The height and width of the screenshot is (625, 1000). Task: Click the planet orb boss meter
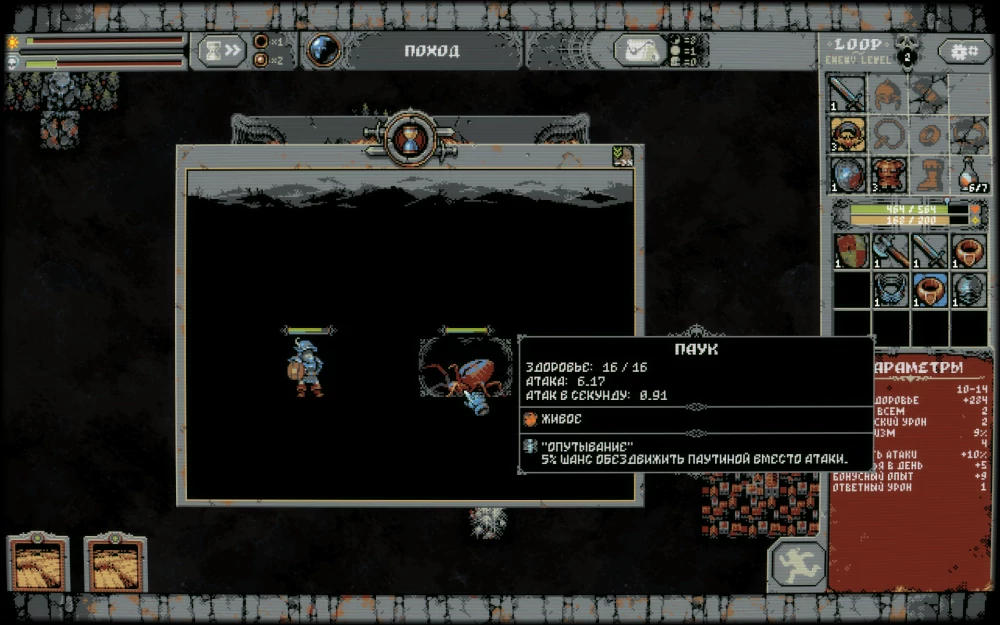click(x=323, y=50)
